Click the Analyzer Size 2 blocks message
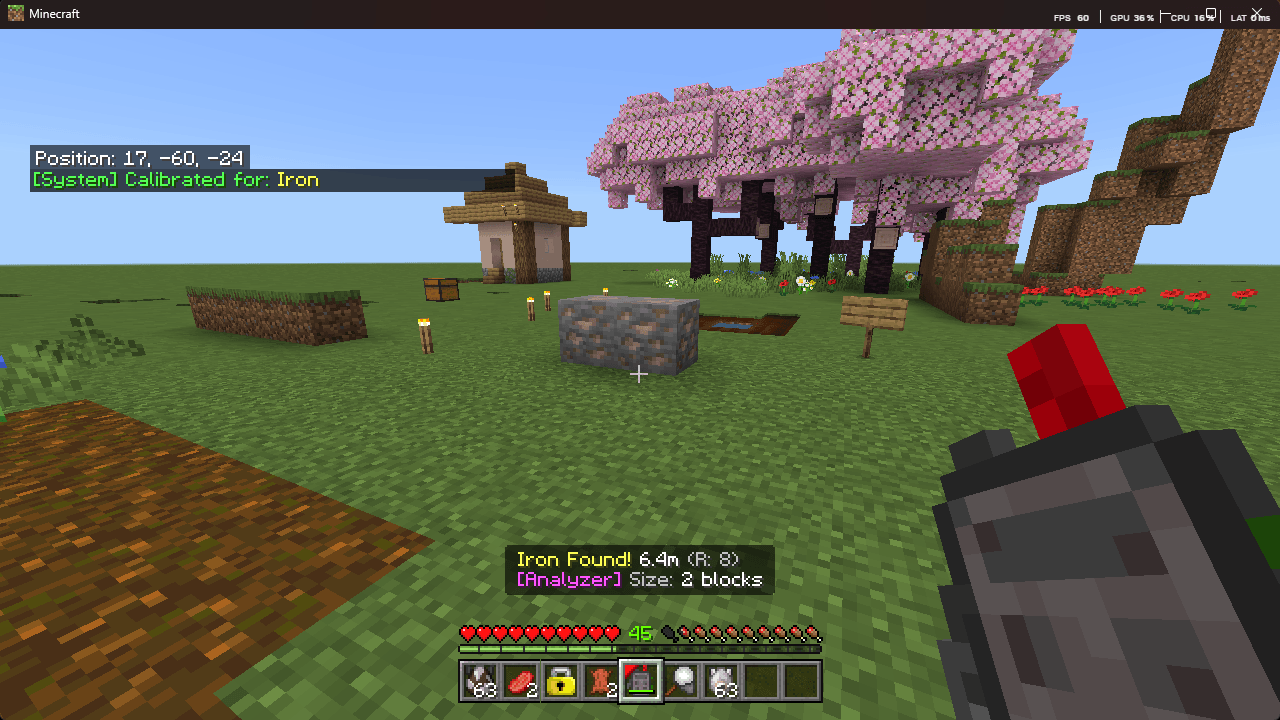Viewport: 1280px width, 720px height. pos(639,578)
